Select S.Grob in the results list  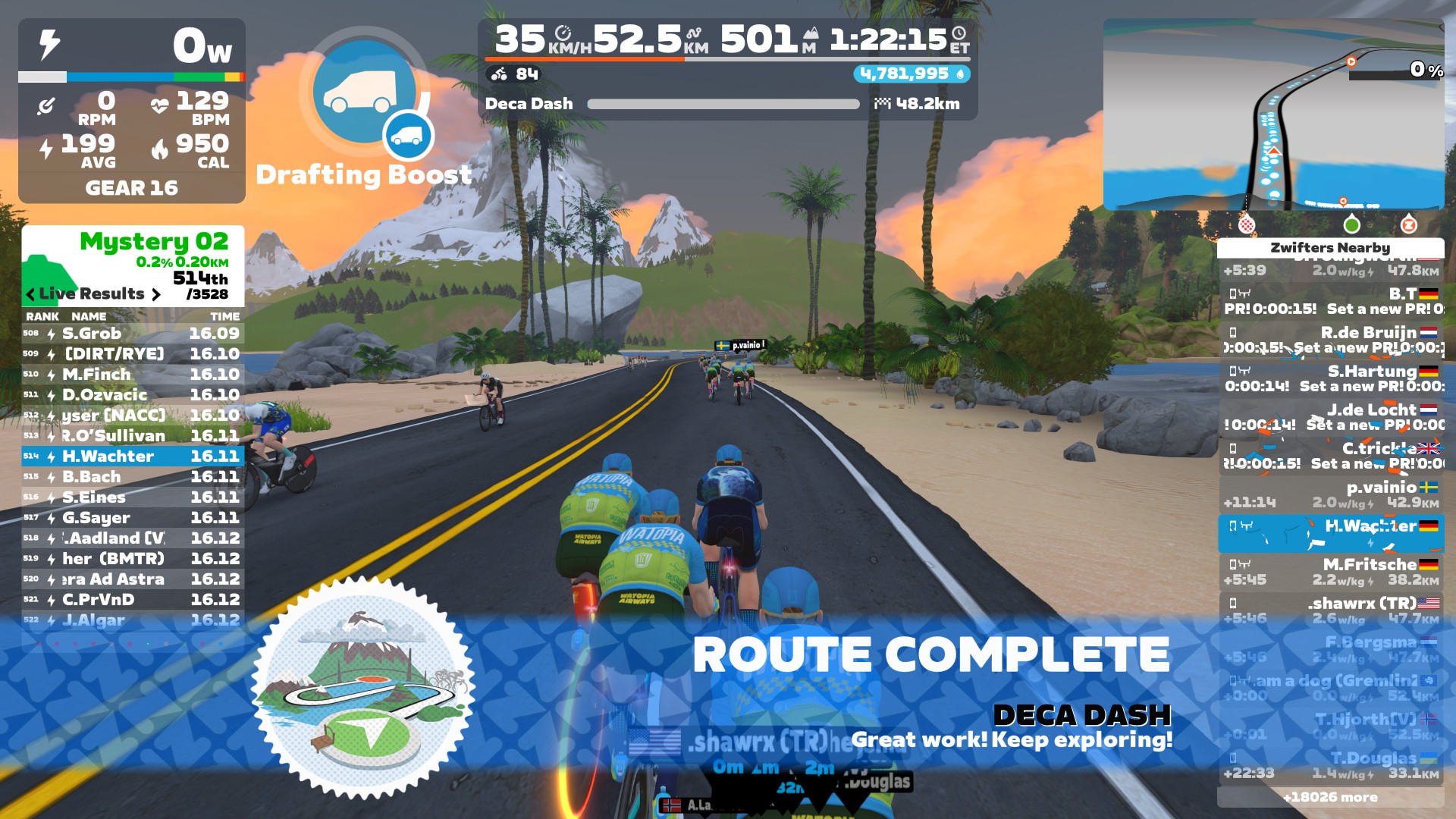point(133,334)
